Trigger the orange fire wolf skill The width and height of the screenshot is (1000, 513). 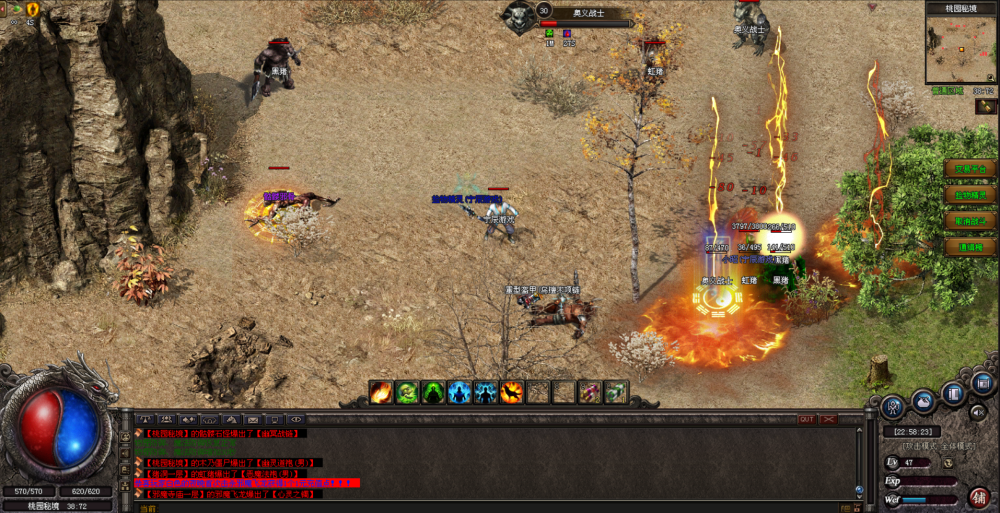[512, 392]
